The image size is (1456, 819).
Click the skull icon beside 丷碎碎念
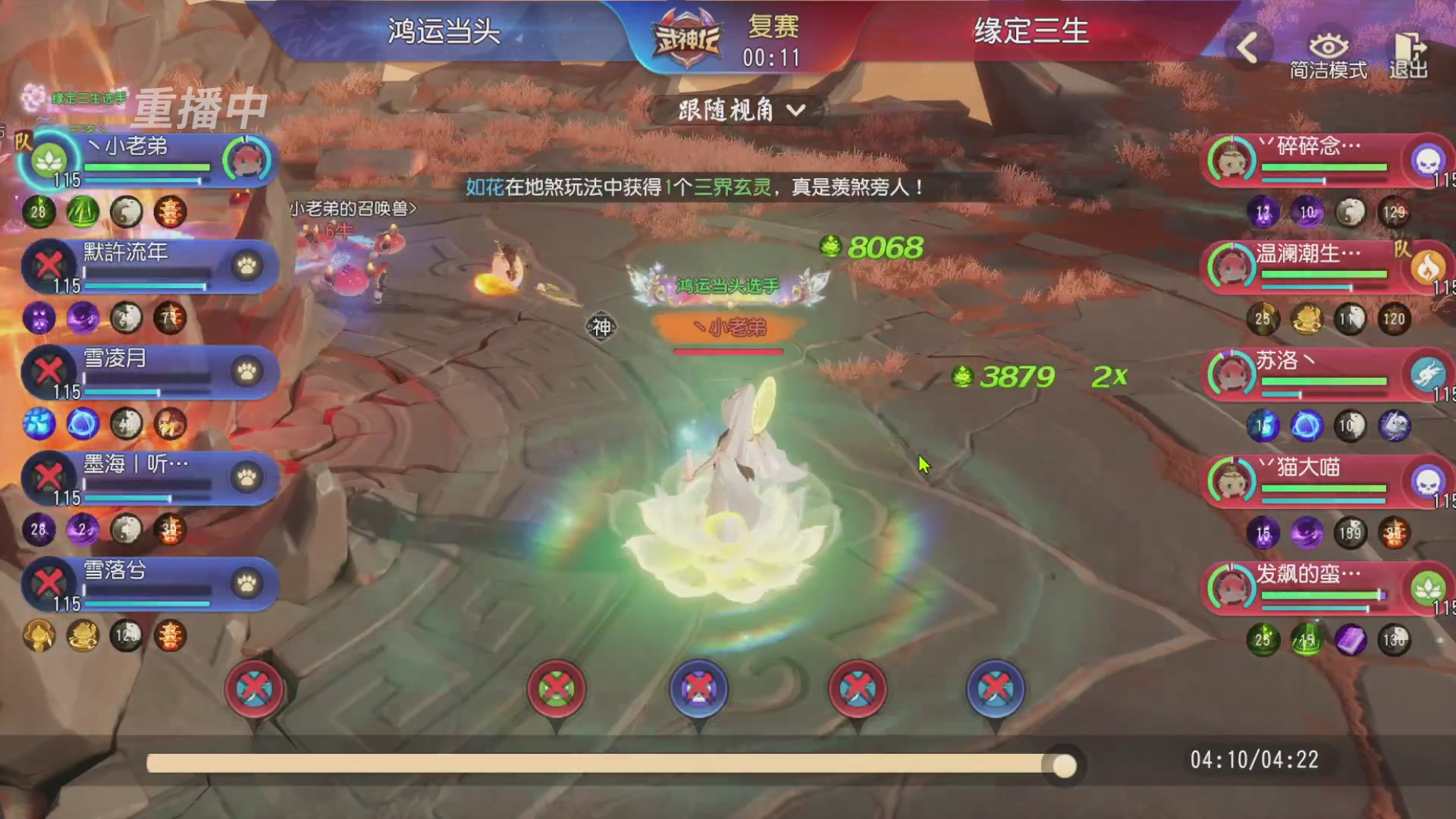(1429, 160)
